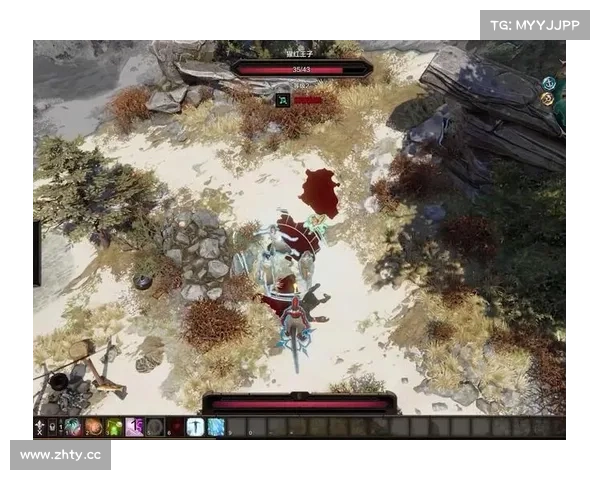Open the teal anchor waypoint icon

coord(548,84)
